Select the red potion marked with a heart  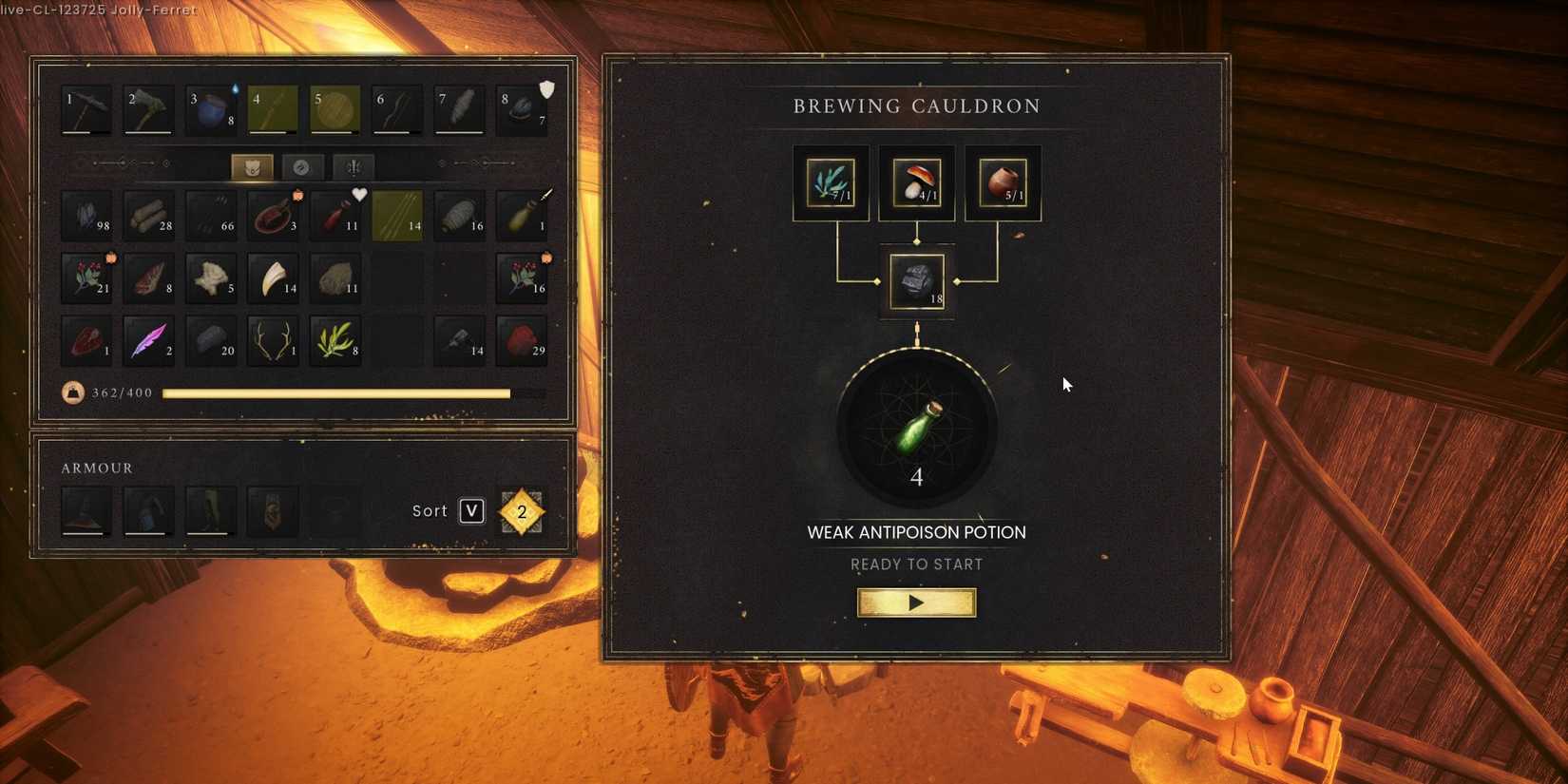point(335,215)
